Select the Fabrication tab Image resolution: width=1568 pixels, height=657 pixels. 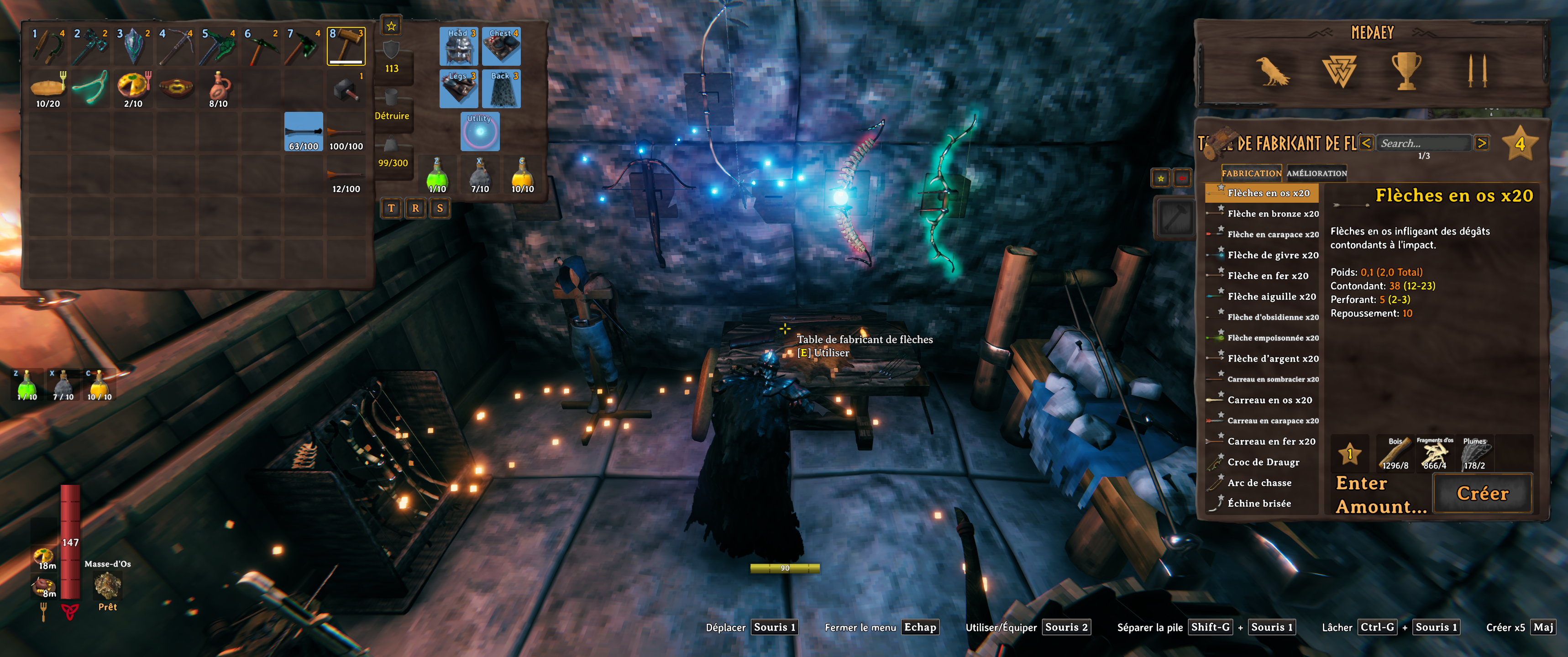point(1252,173)
